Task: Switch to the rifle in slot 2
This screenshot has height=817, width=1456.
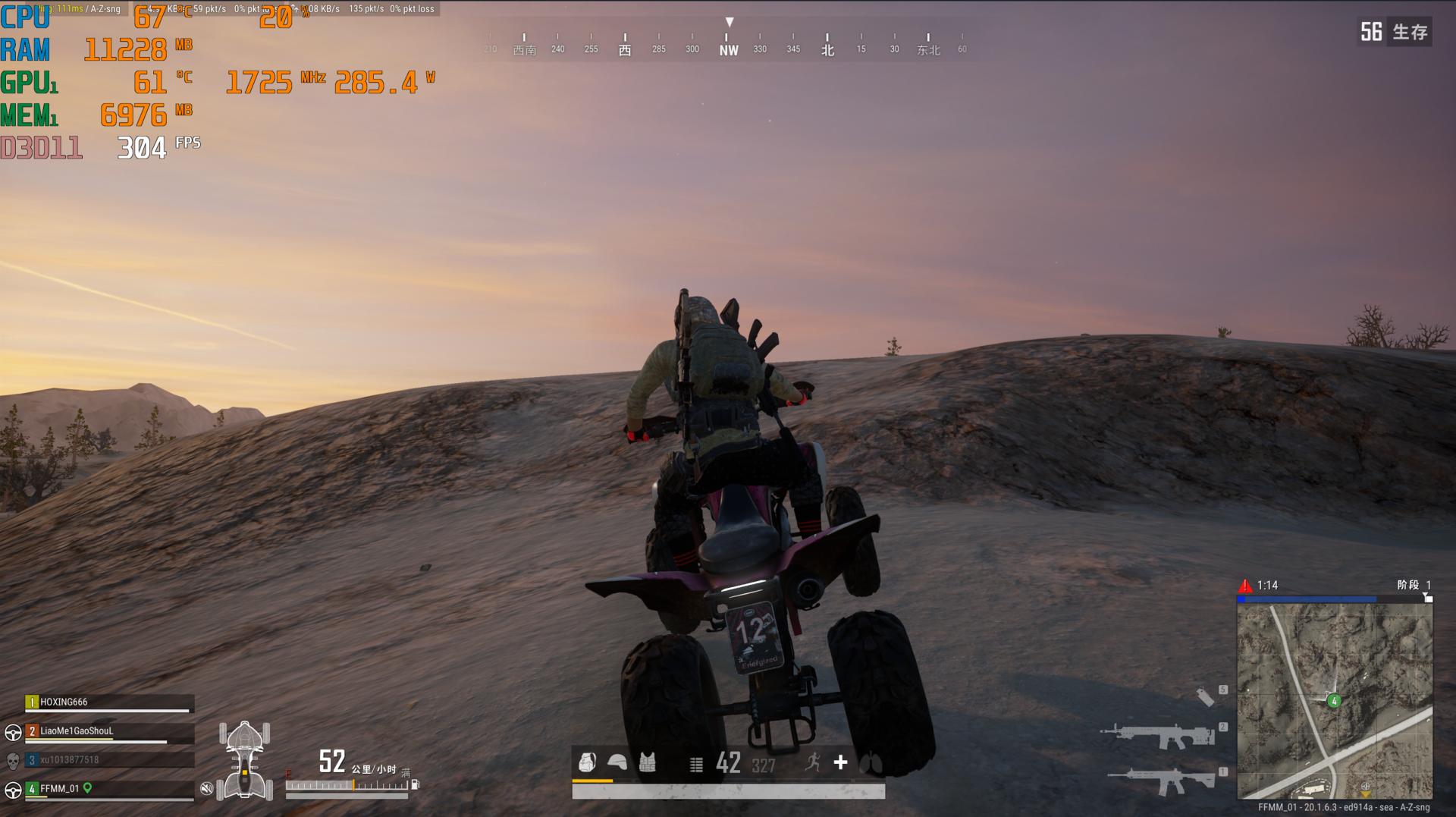Action: [x=1156, y=734]
